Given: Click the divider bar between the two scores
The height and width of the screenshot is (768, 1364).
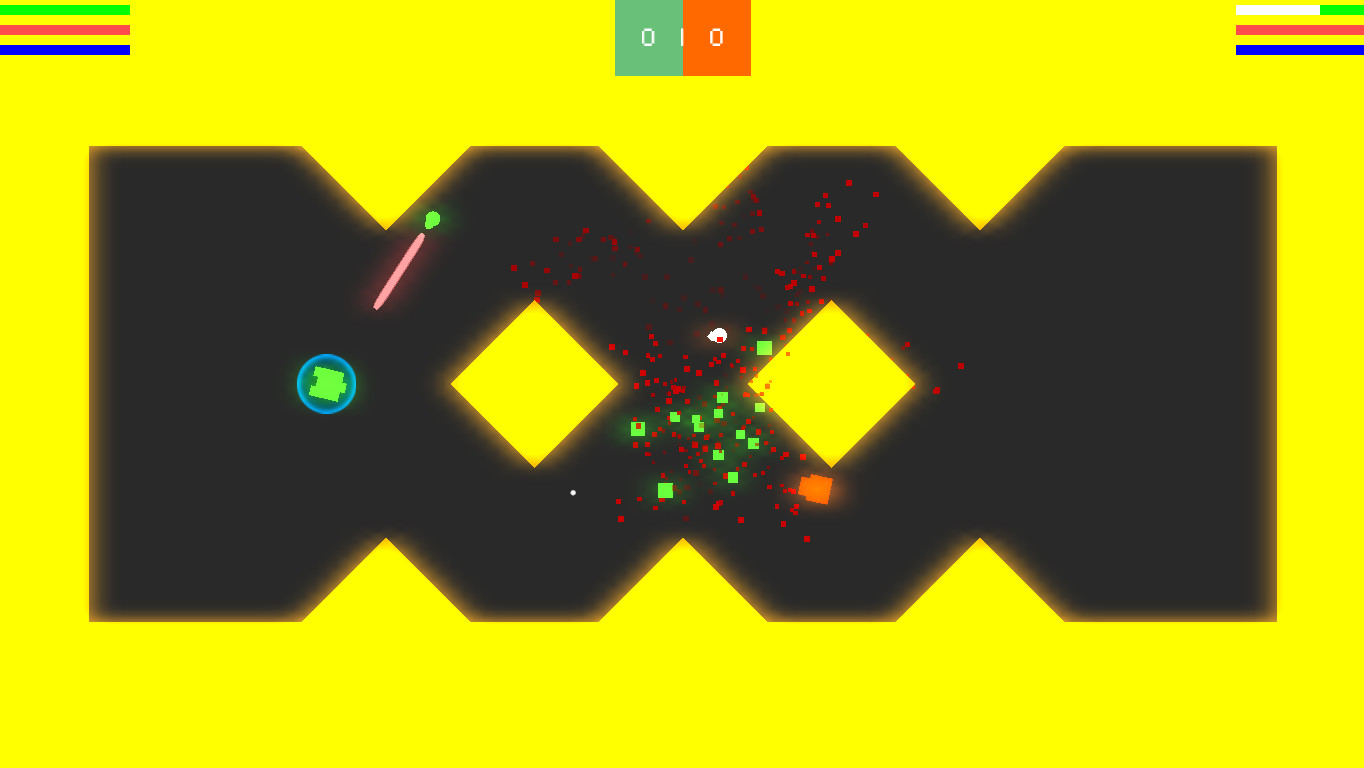Looking at the screenshot, I should (x=683, y=38).
